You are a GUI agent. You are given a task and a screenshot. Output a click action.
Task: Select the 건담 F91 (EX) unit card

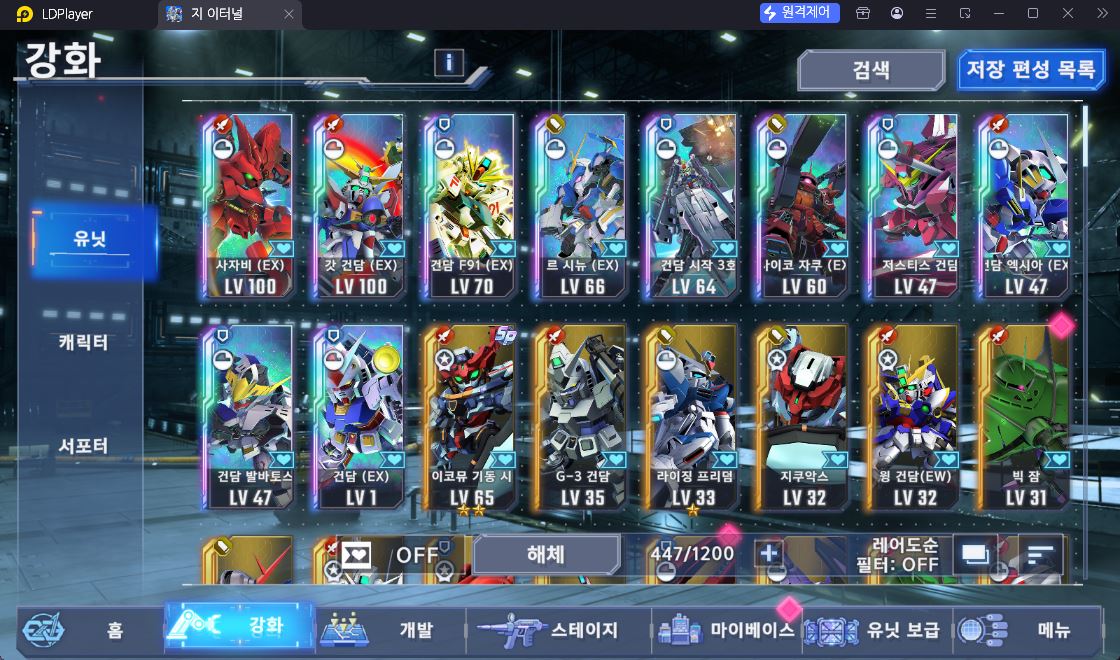point(471,205)
